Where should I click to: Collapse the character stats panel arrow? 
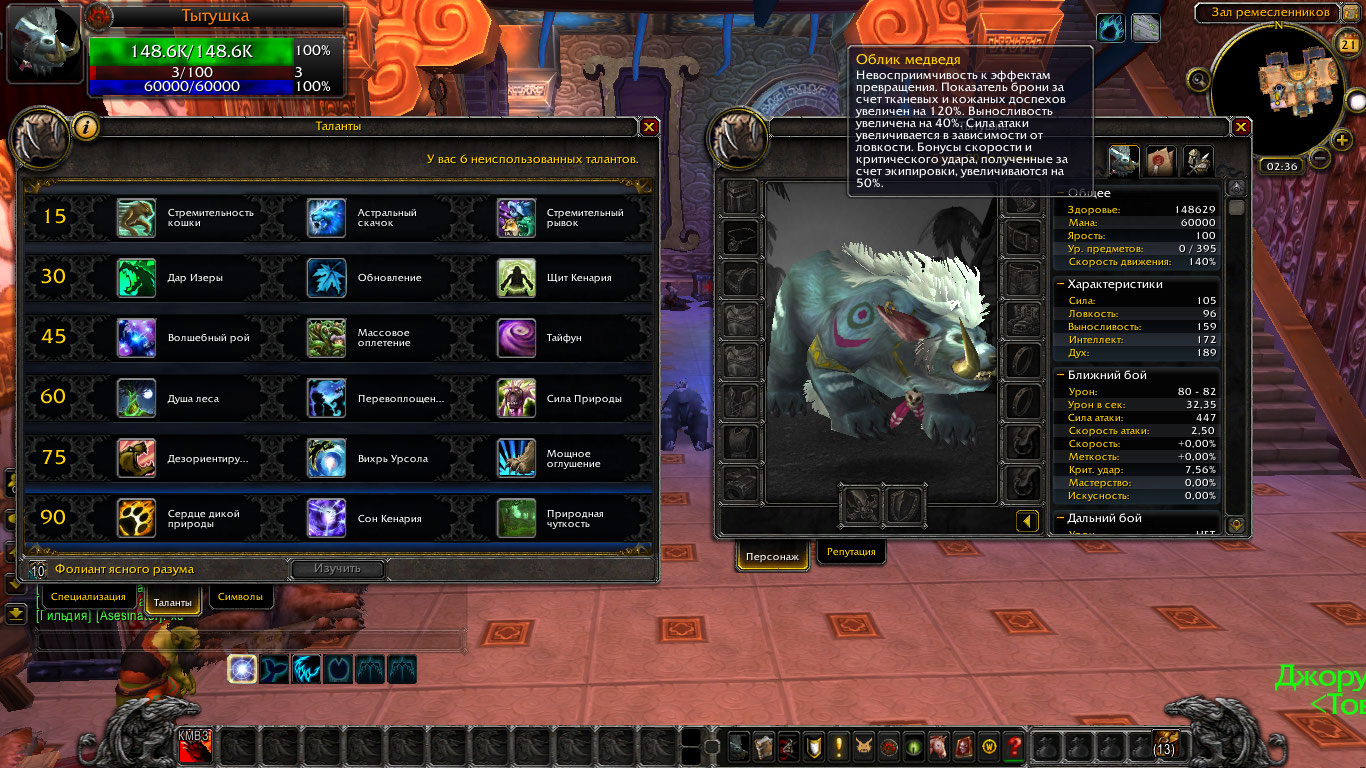pyautogui.click(x=1026, y=521)
